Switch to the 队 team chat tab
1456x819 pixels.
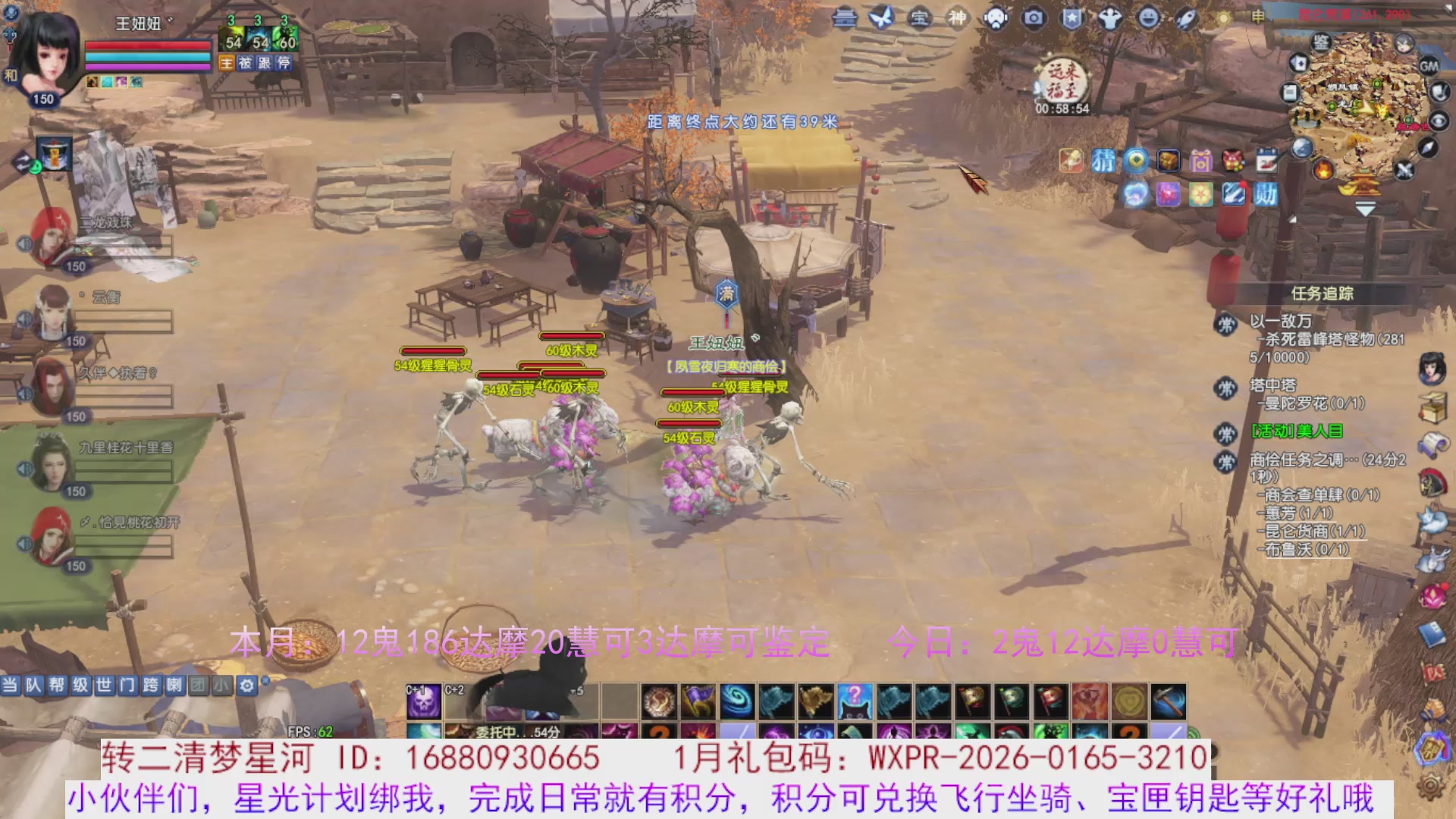tap(33, 685)
